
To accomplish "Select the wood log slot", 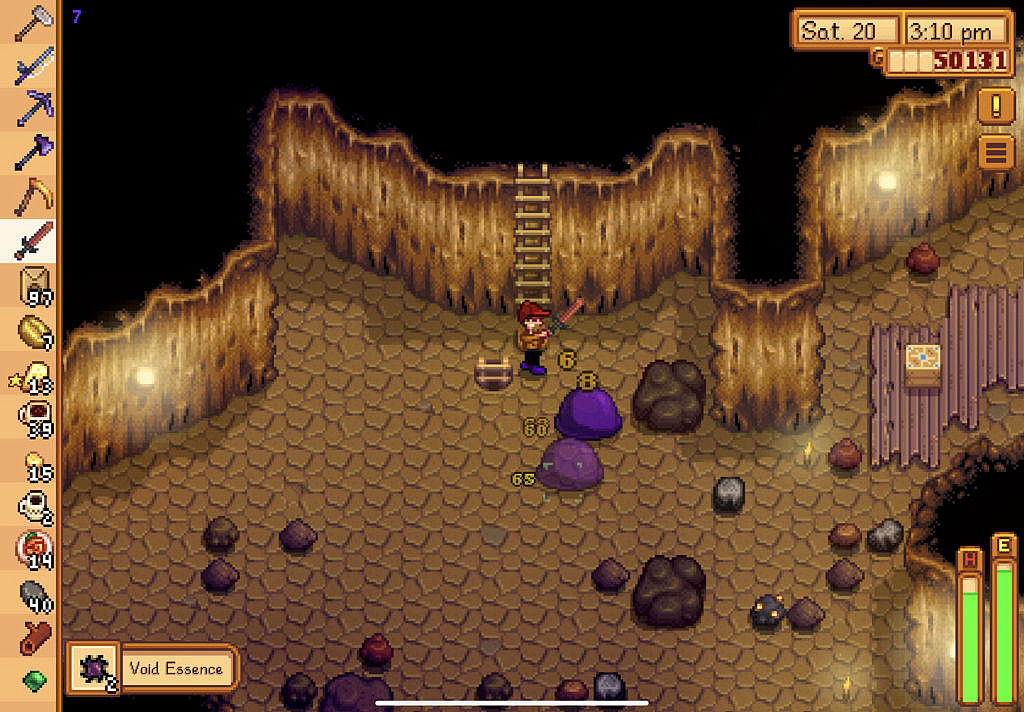I will click(x=34, y=637).
